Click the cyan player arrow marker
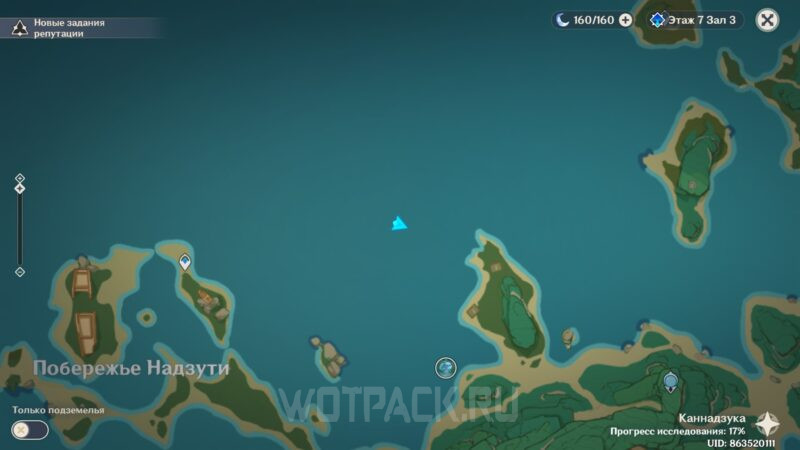Image resolution: width=800 pixels, height=450 pixels. coord(399,223)
